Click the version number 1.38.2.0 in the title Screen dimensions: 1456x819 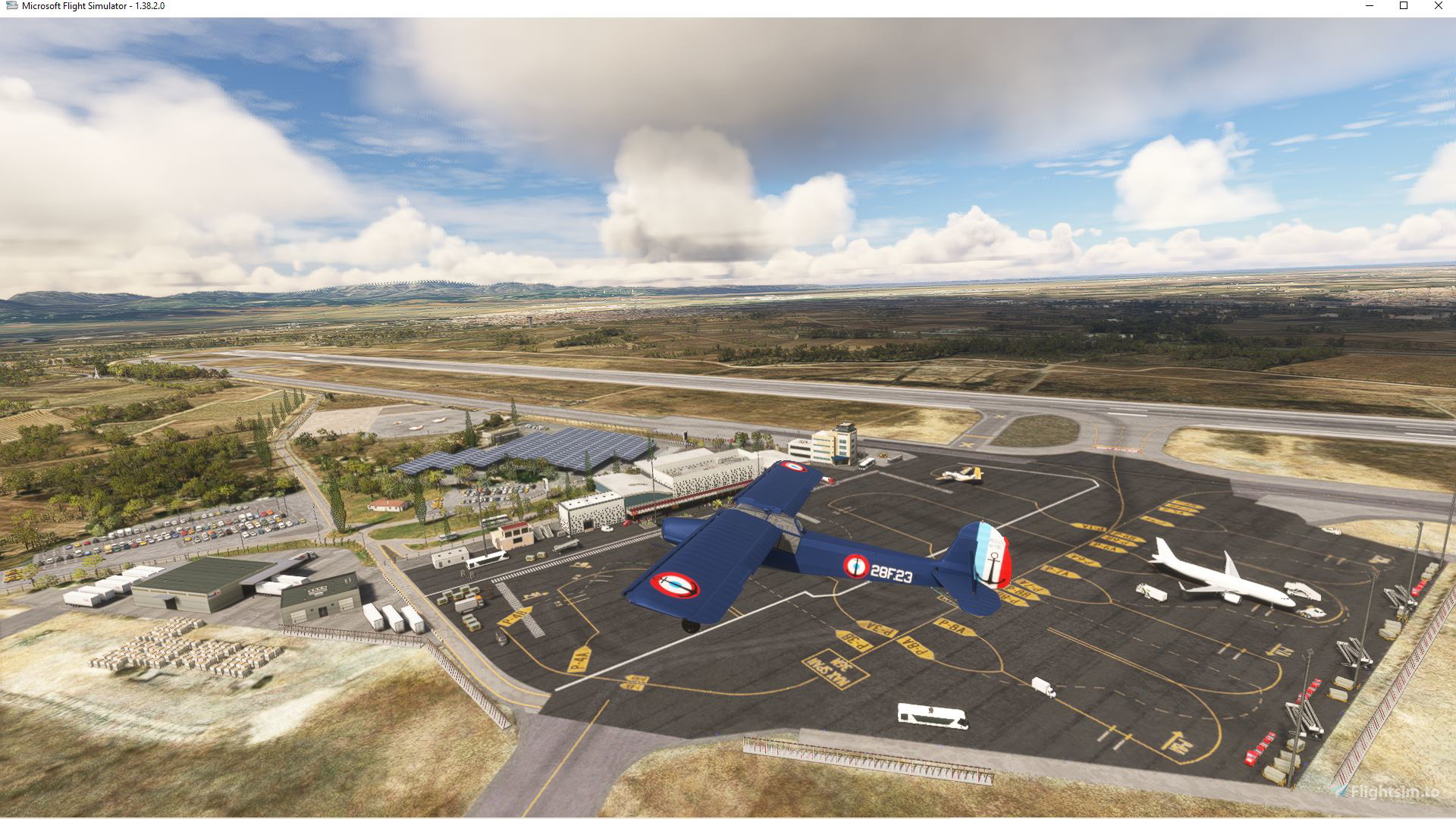[149, 5]
